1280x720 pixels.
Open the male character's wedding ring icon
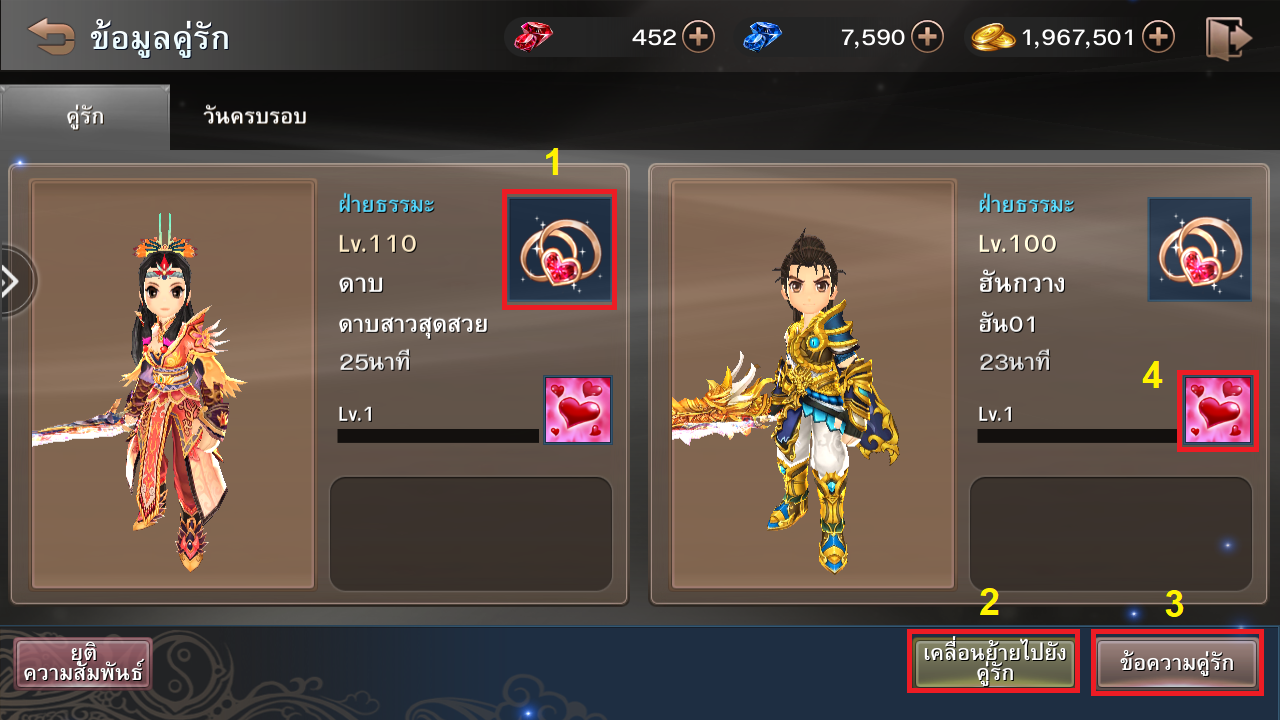click(x=1199, y=249)
